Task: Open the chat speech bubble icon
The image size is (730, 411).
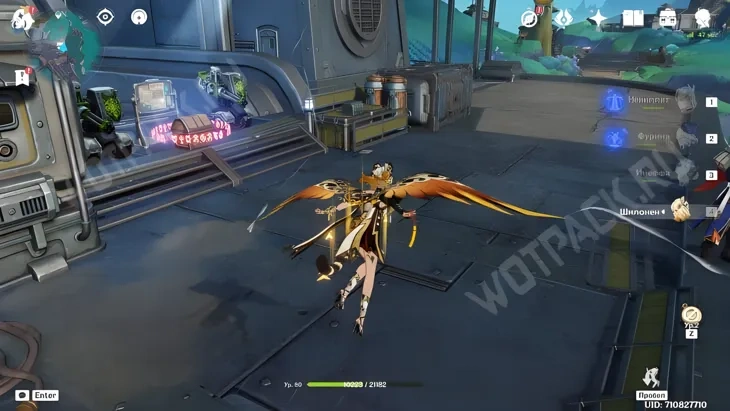Action: tap(22, 395)
